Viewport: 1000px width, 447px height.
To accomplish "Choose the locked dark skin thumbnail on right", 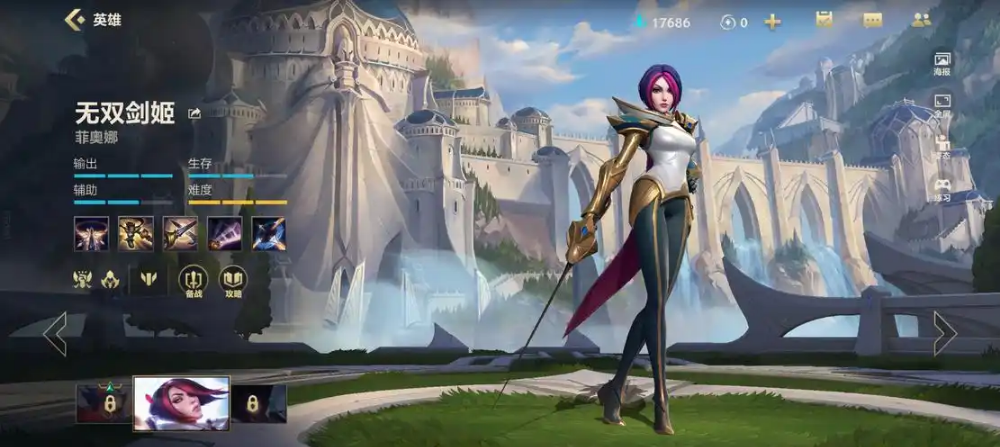I will [259, 403].
